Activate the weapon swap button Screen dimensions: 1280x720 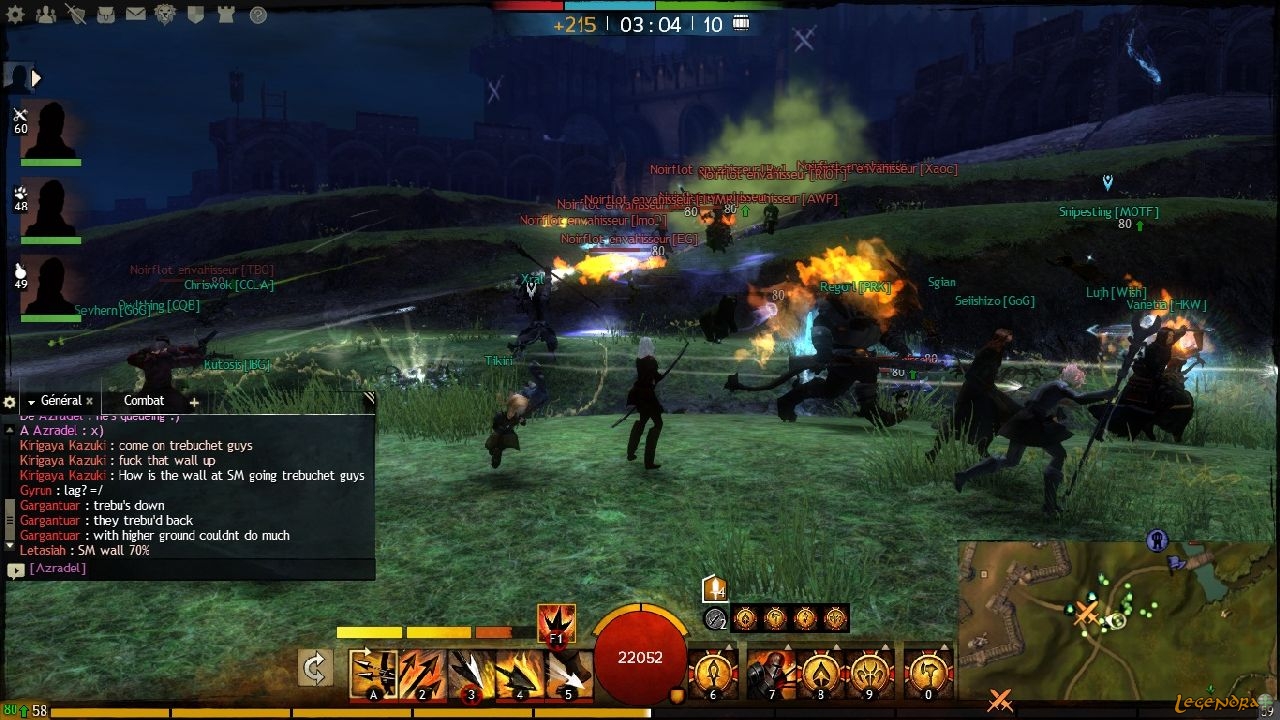(315, 668)
